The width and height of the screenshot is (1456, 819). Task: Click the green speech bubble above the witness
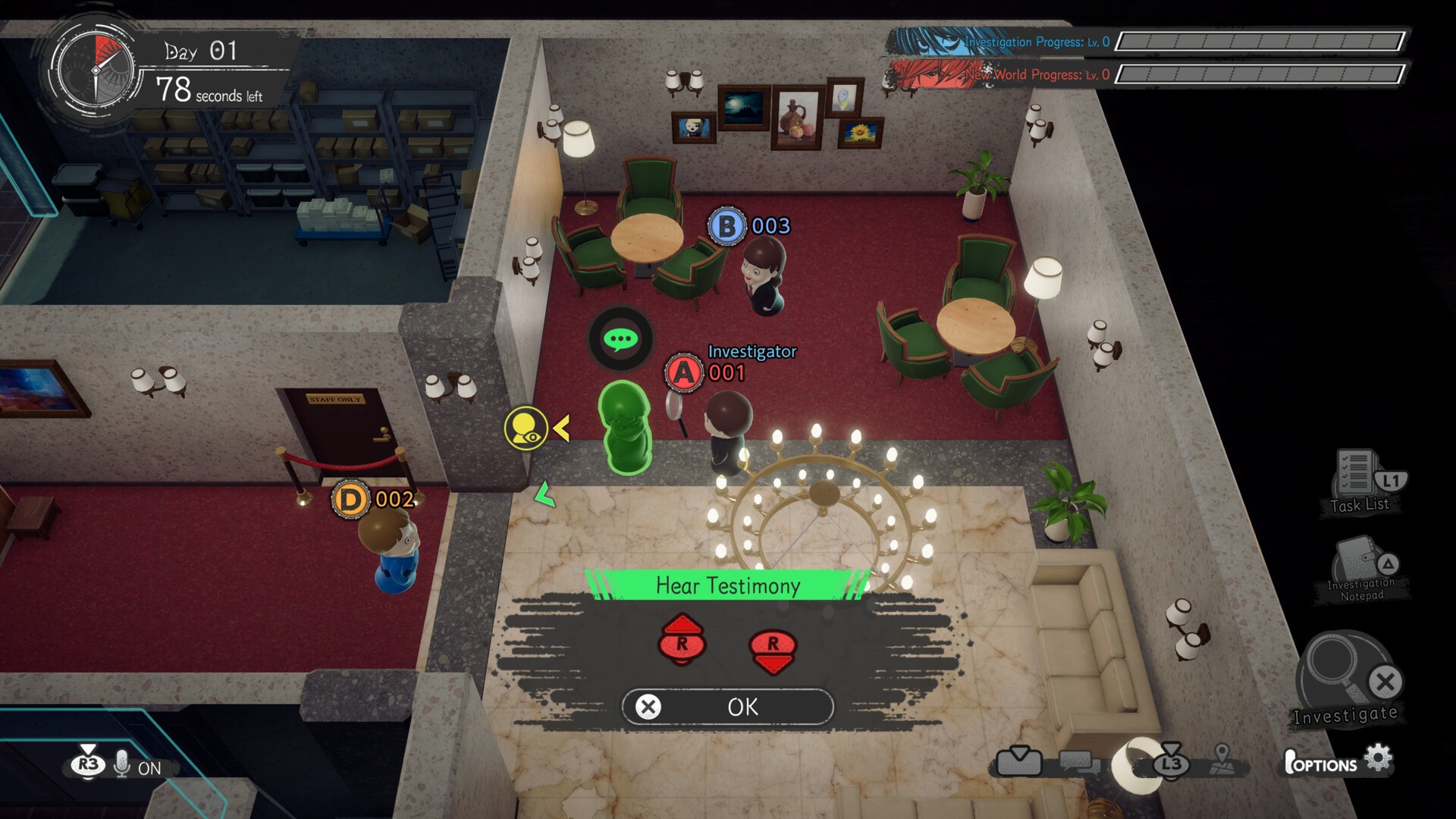pyautogui.click(x=620, y=339)
